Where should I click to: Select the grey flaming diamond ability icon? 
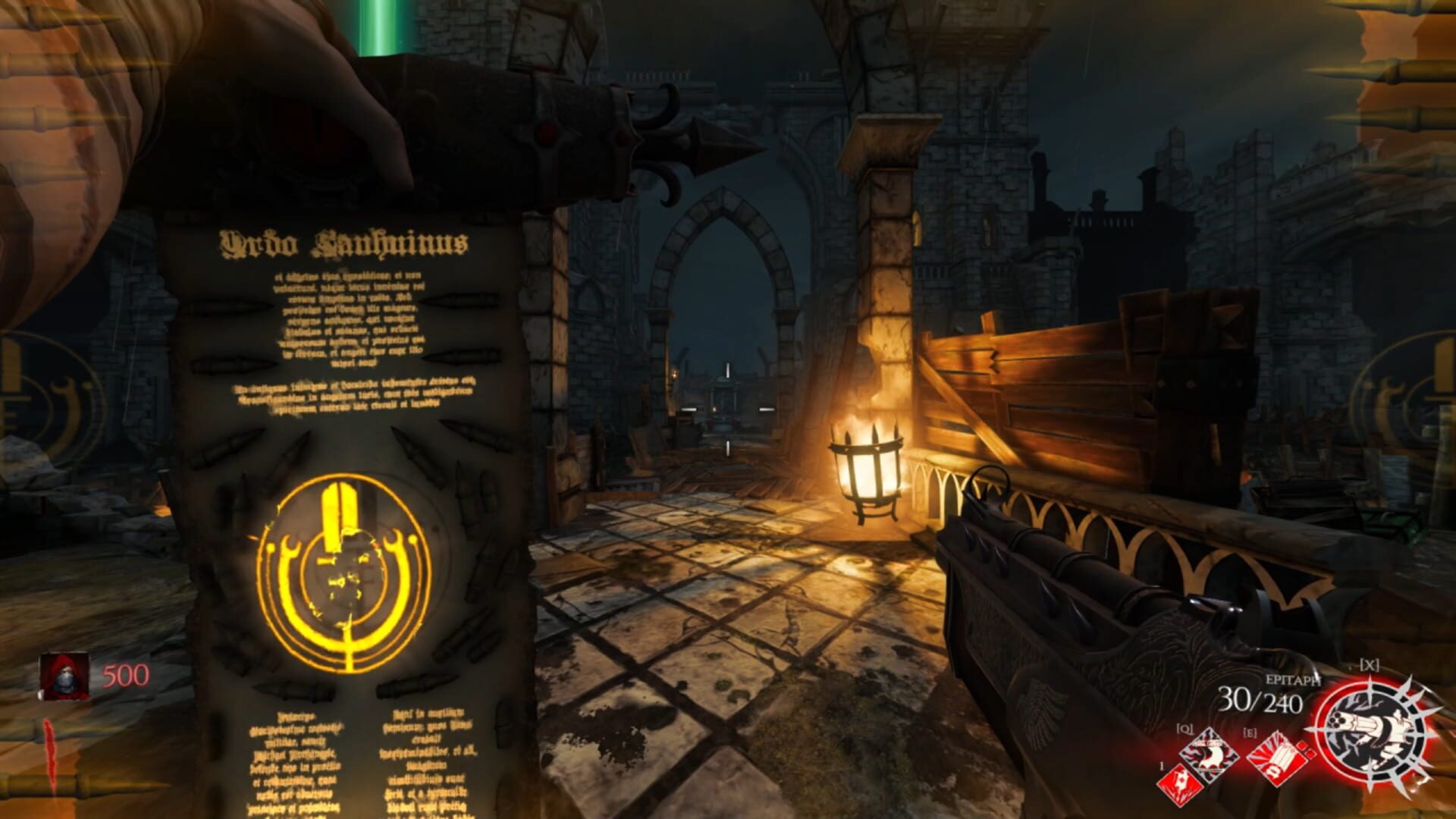[x=1210, y=755]
